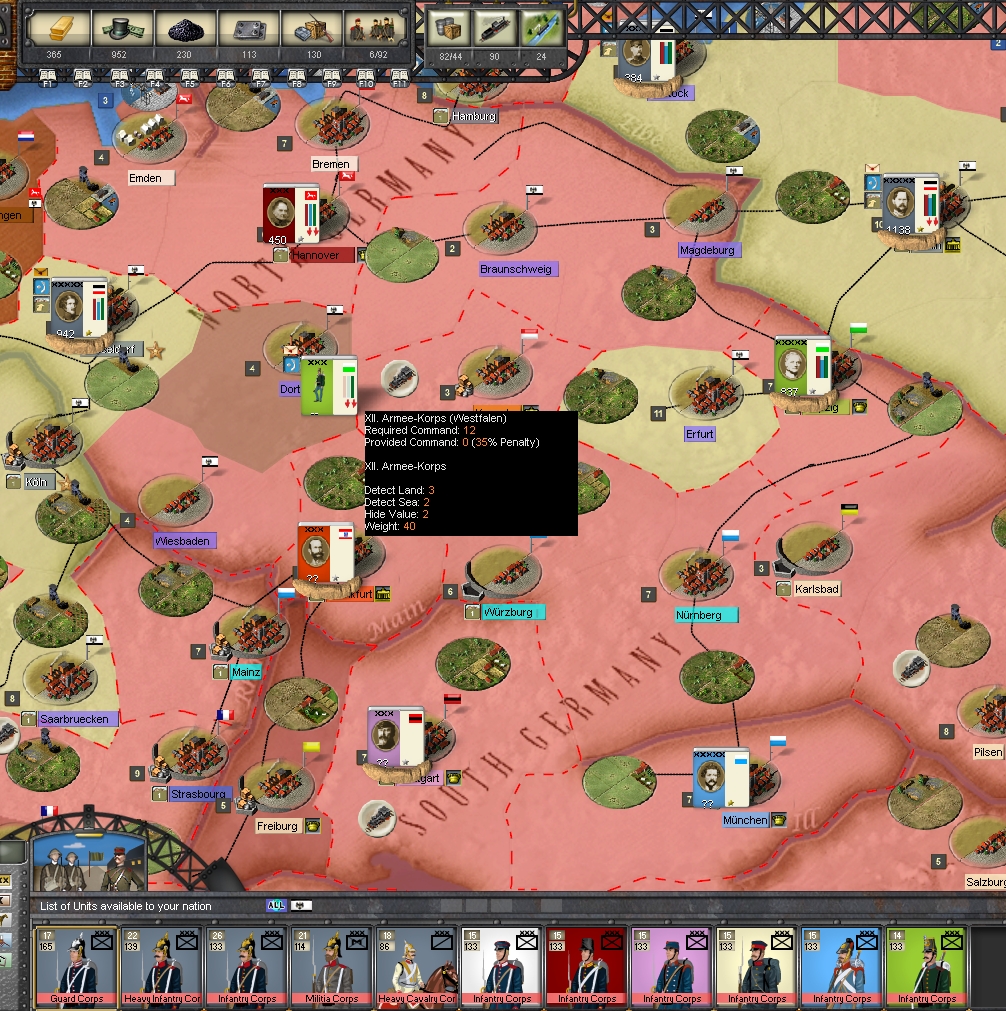
Task: Open the soldiers portrait panel
Action: click(82, 862)
